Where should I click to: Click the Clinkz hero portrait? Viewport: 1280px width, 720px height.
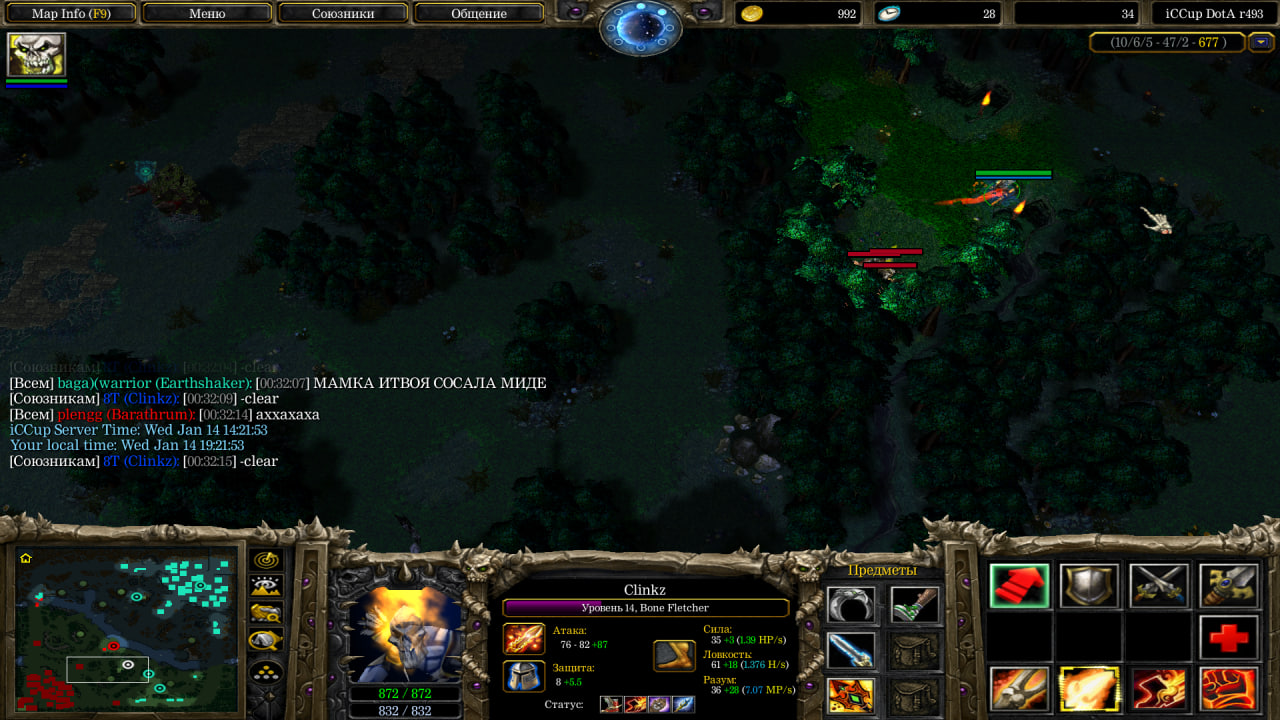pos(405,634)
